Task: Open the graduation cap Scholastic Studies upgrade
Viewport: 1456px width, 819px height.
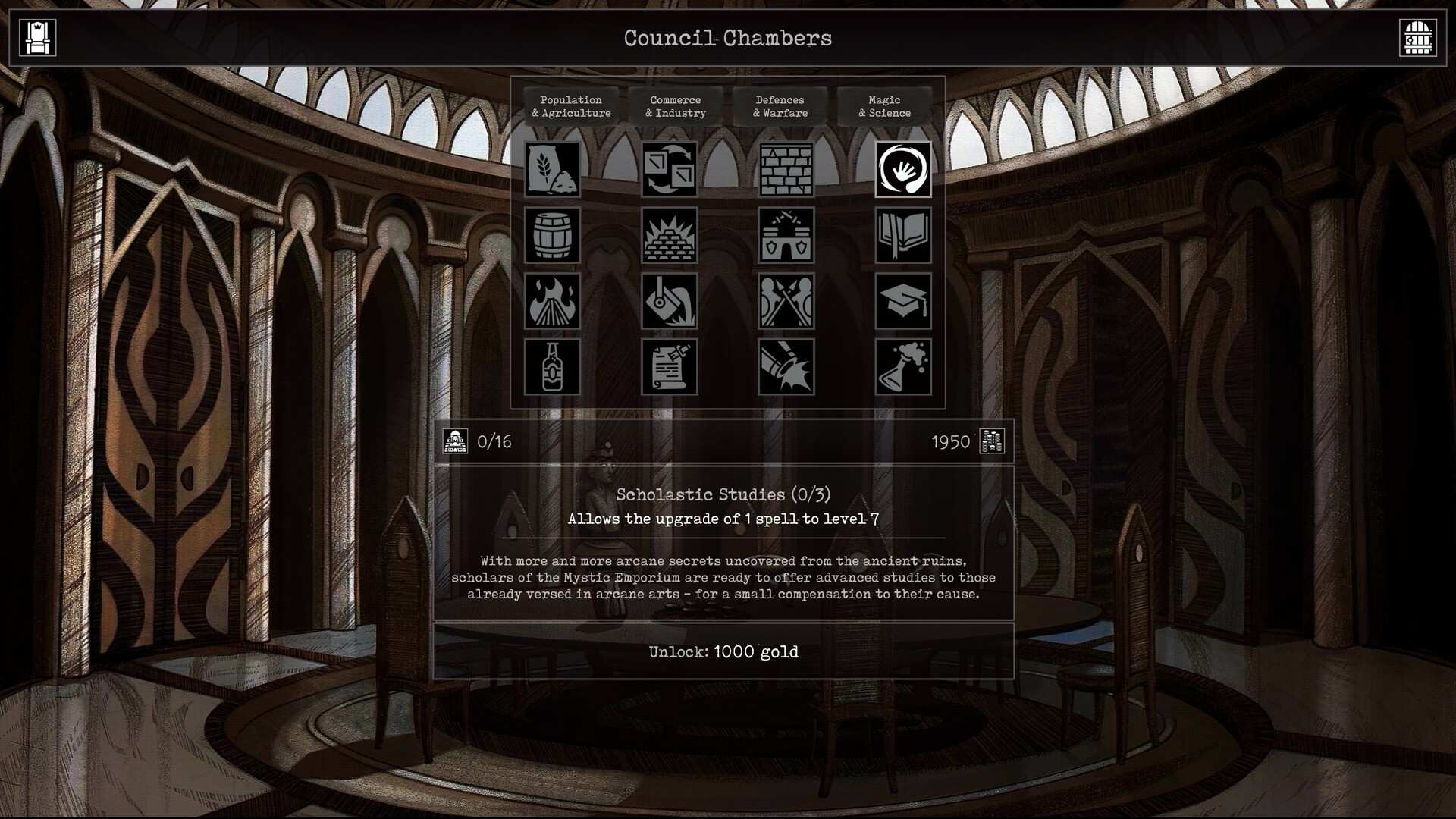Action: point(902,301)
